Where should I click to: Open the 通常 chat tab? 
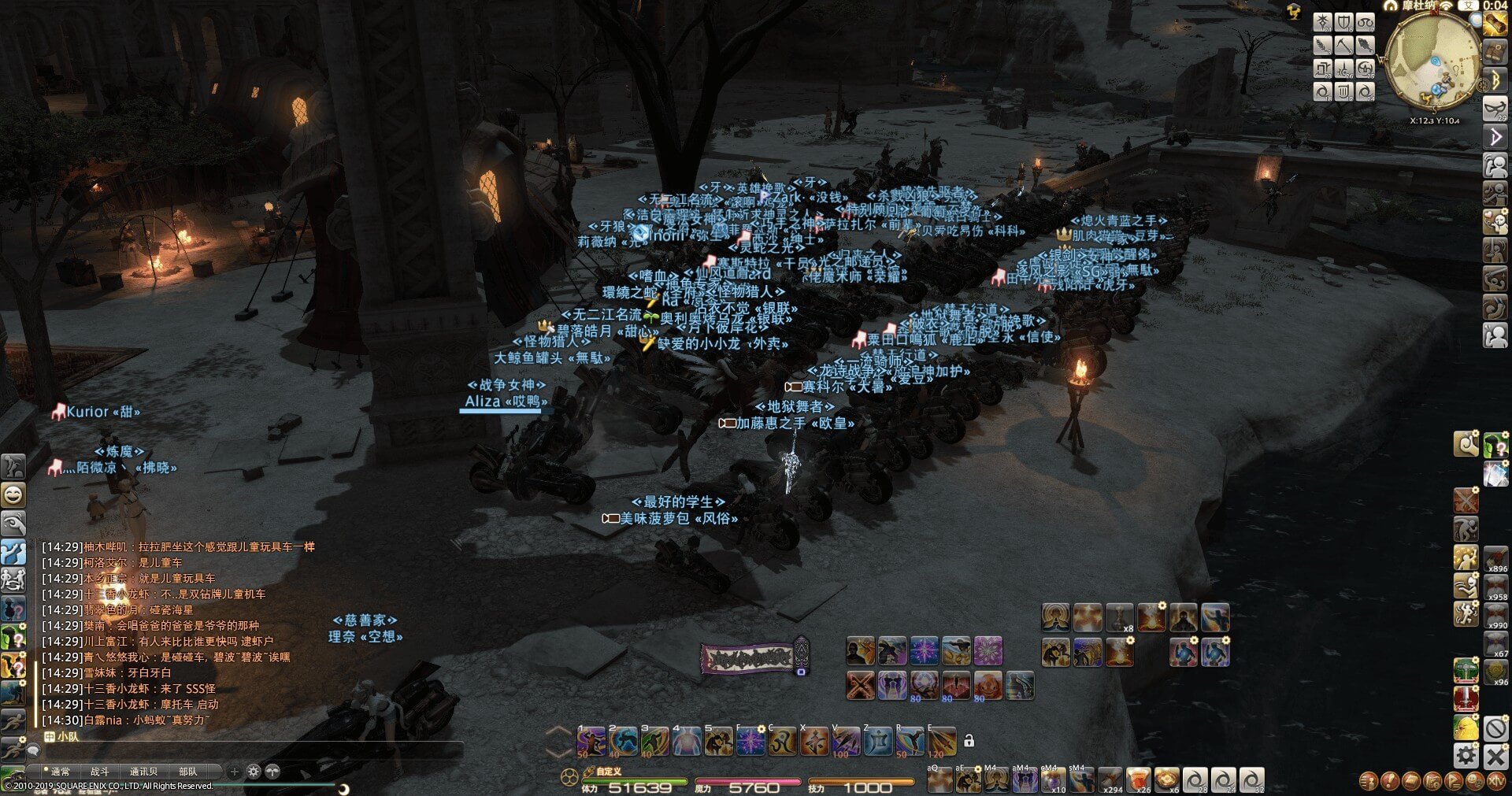[60, 772]
